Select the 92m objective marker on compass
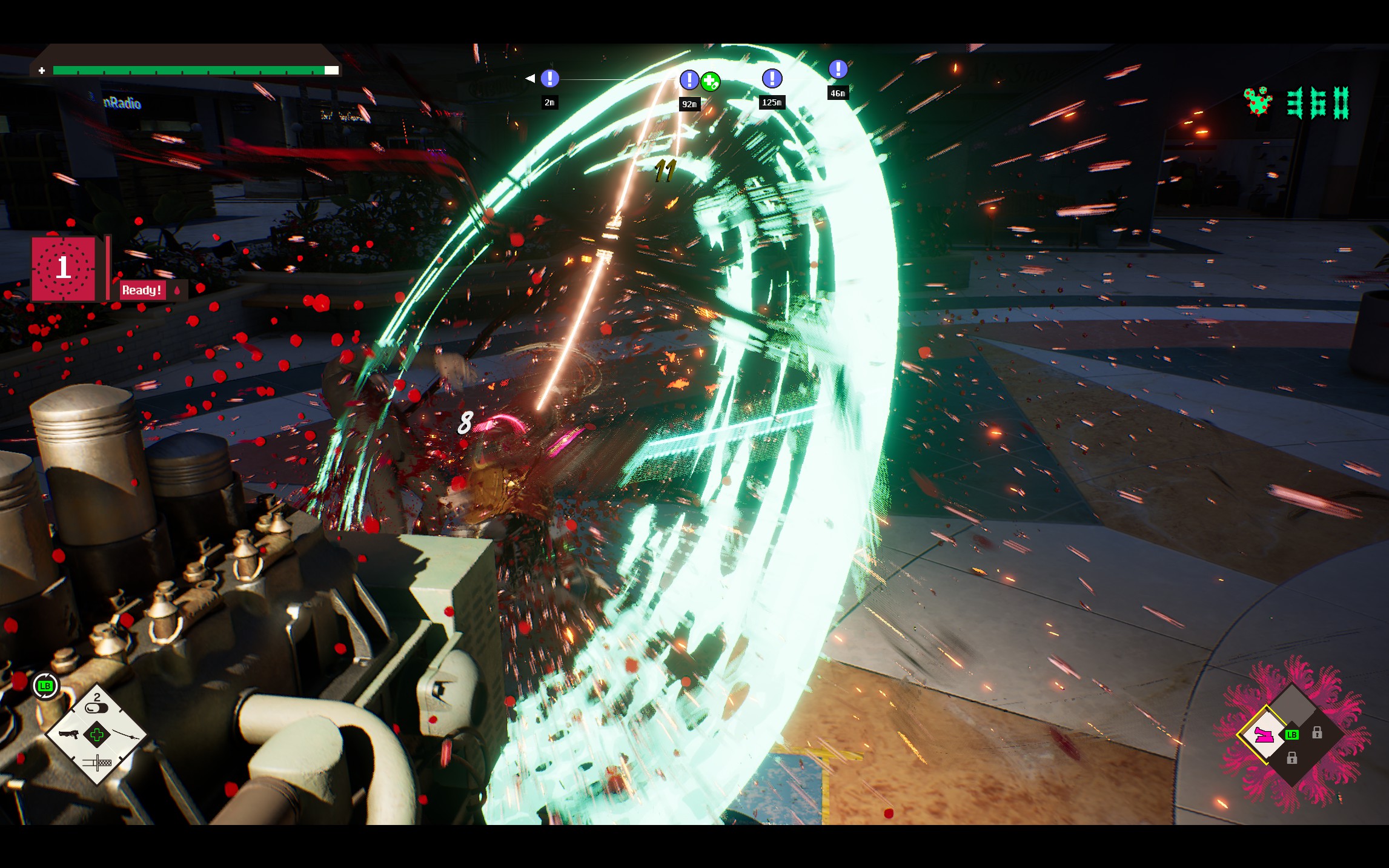Screen dimensions: 1389x868 click(x=689, y=79)
